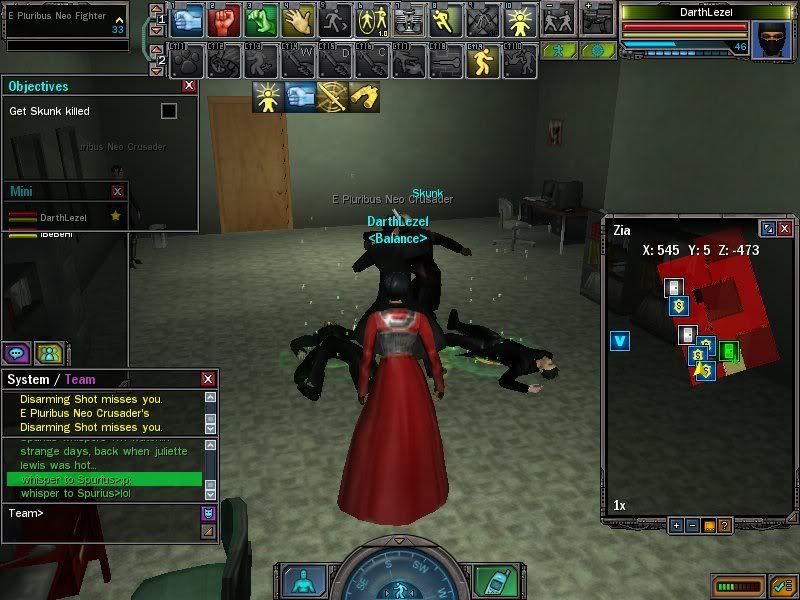The width and height of the screenshot is (800, 600).
Task: Activate the blue fist ability in slot 1
Action: [188, 19]
